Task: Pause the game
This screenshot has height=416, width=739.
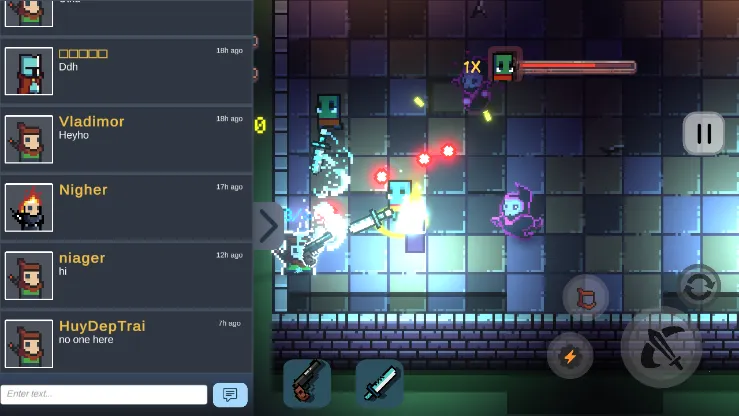Action: 703,133
